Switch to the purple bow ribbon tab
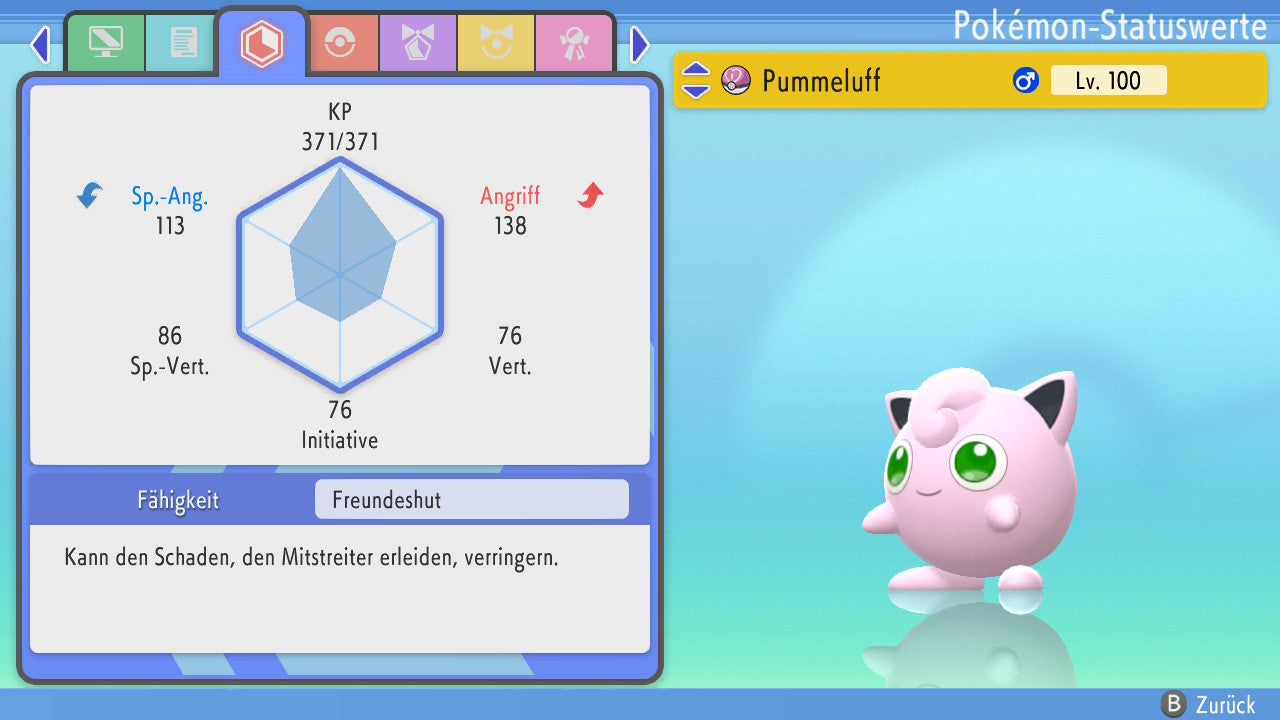Screen dimensions: 1280x720 point(418,44)
